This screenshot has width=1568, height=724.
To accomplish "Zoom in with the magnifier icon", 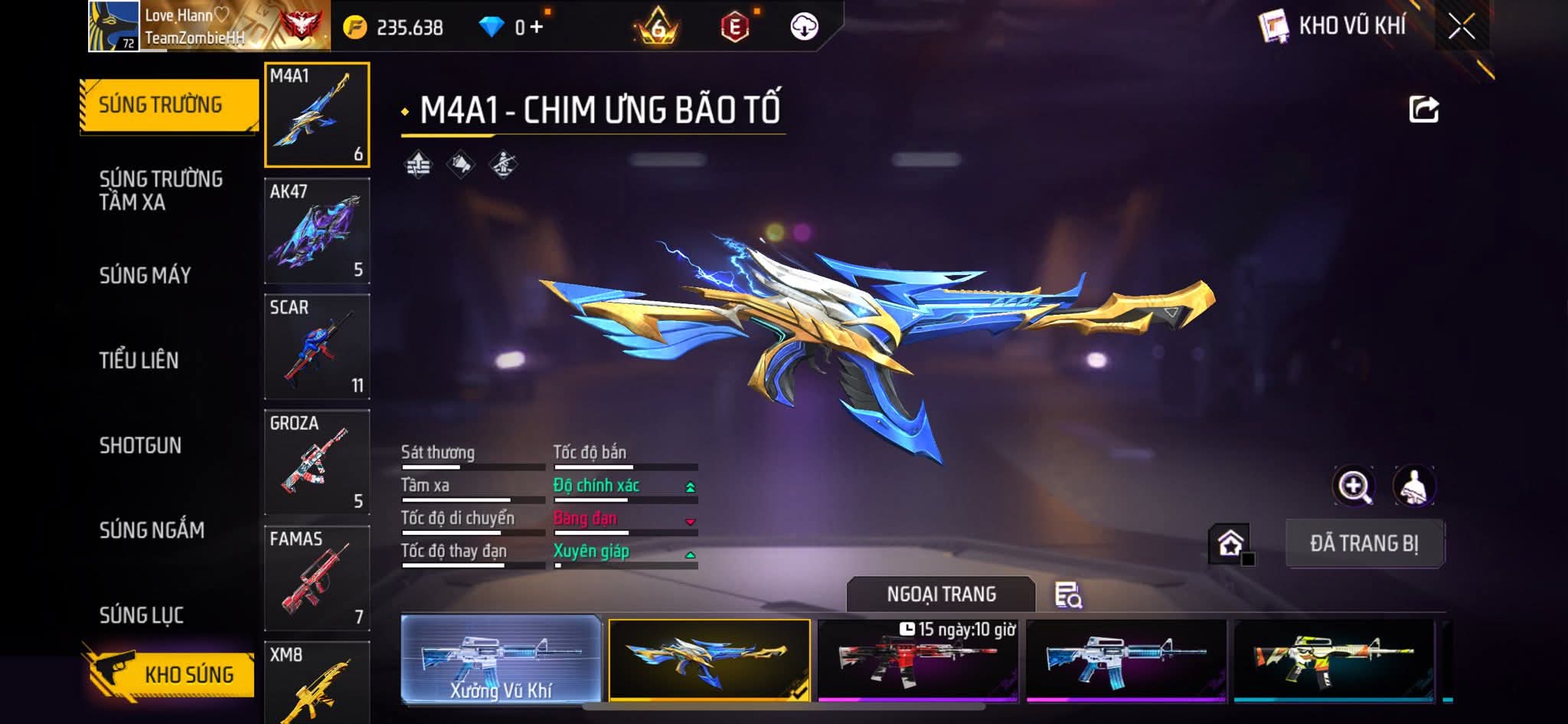I will point(1354,486).
